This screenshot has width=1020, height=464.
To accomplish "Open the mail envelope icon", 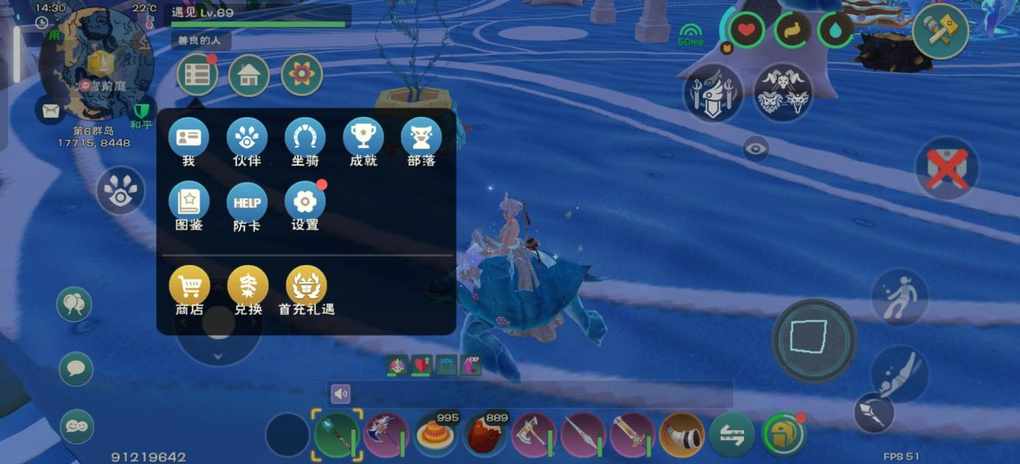I will pos(49,110).
